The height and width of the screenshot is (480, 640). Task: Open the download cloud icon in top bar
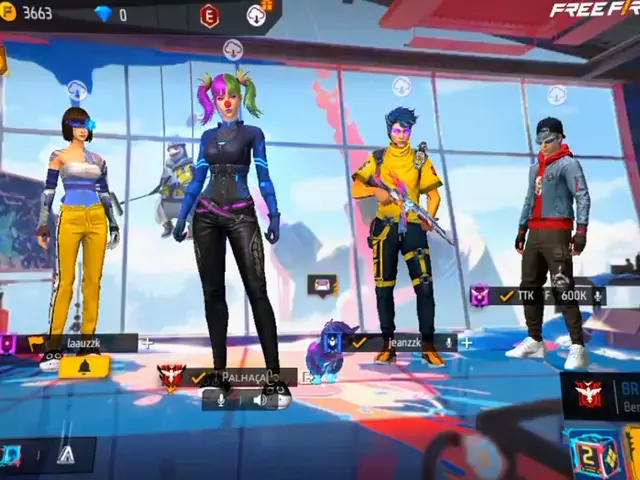pos(257,15)
